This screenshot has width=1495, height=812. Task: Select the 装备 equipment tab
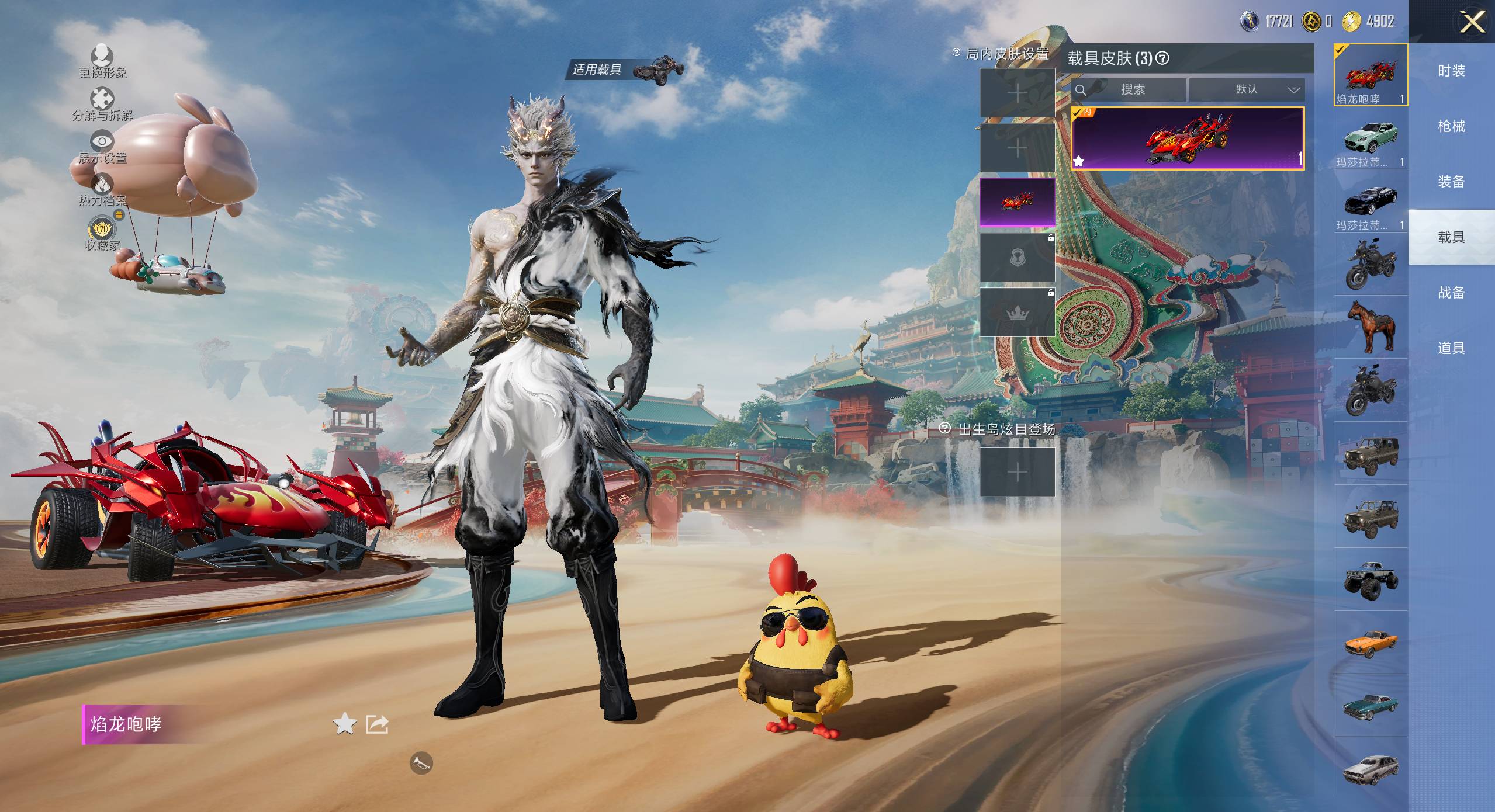1451,182
